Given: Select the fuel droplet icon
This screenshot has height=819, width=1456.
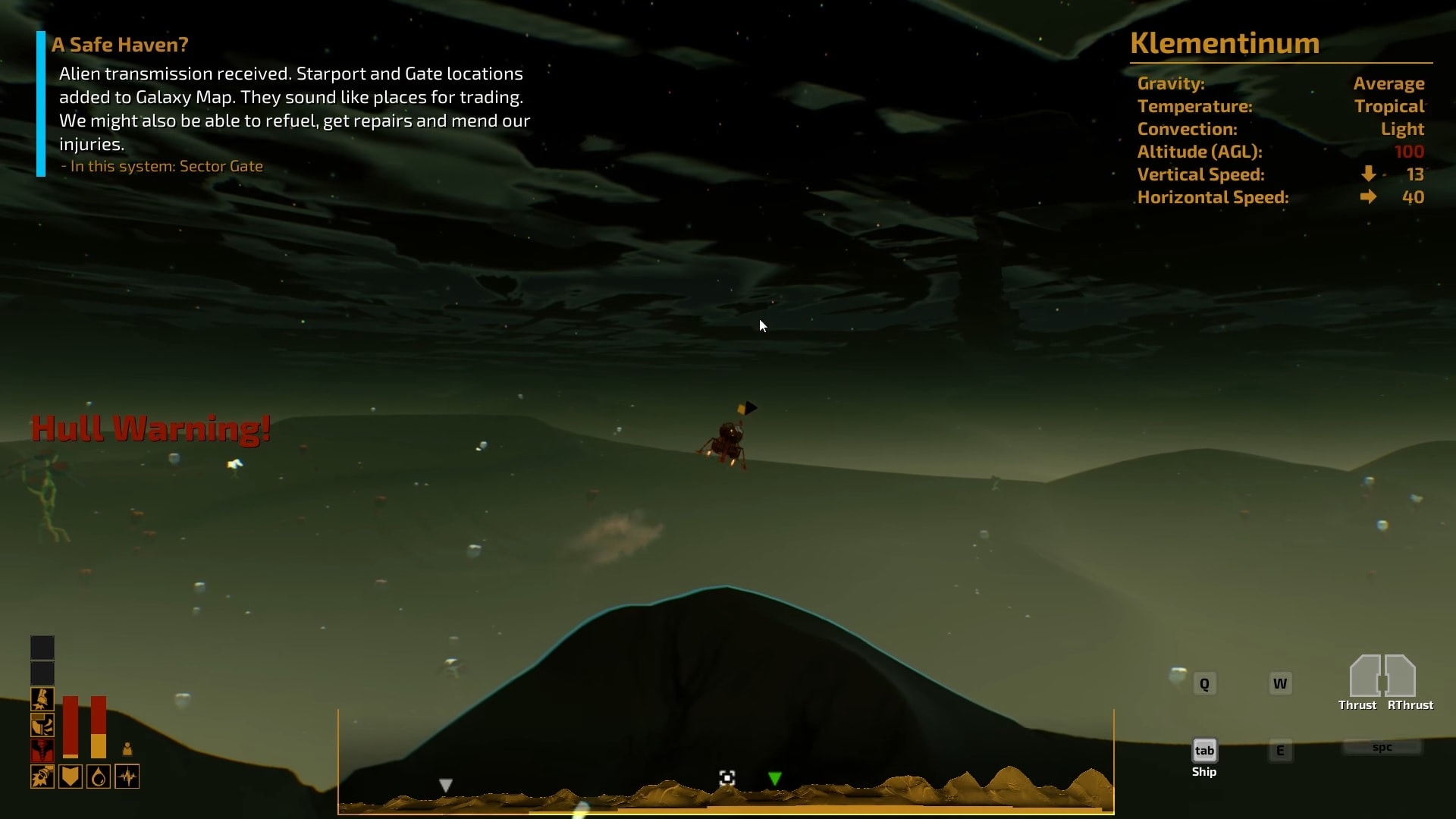Looking at the screenshot, I should tap(99, 777).
